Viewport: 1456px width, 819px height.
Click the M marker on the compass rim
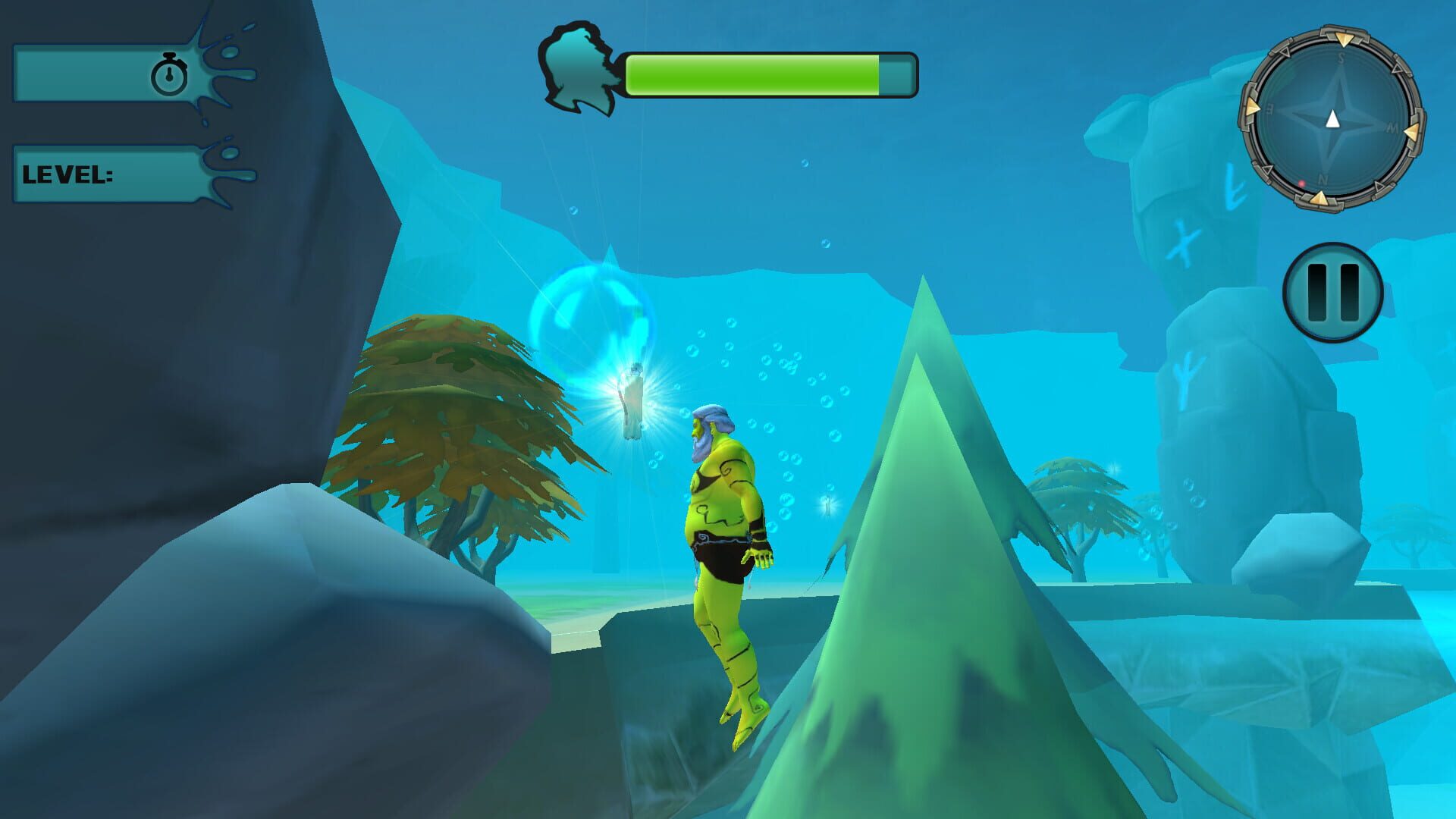click(1392, 127)
